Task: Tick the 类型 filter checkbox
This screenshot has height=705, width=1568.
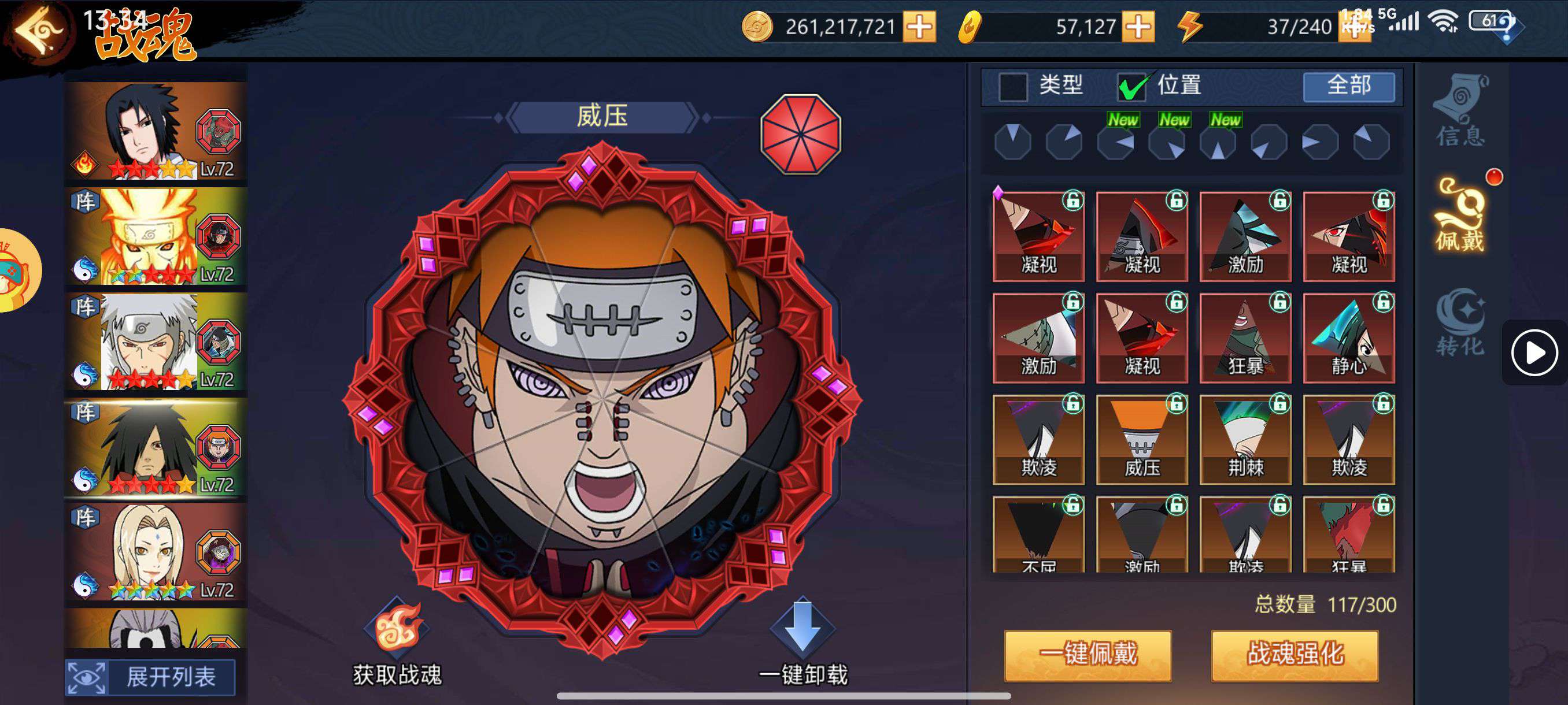Action: [x=1013, y=86]
